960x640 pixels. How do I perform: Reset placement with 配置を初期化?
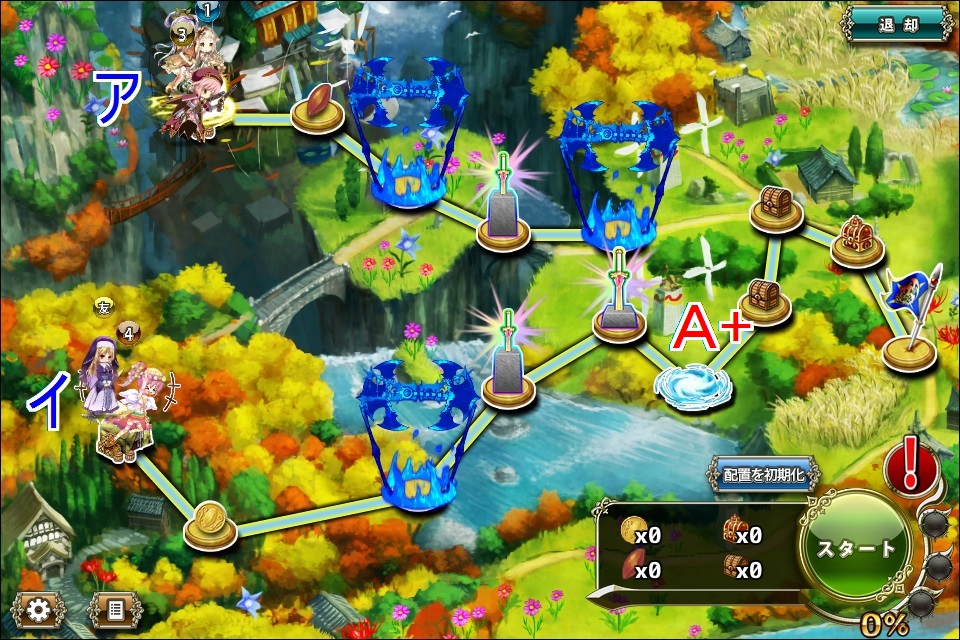click(x=764, y=475)
